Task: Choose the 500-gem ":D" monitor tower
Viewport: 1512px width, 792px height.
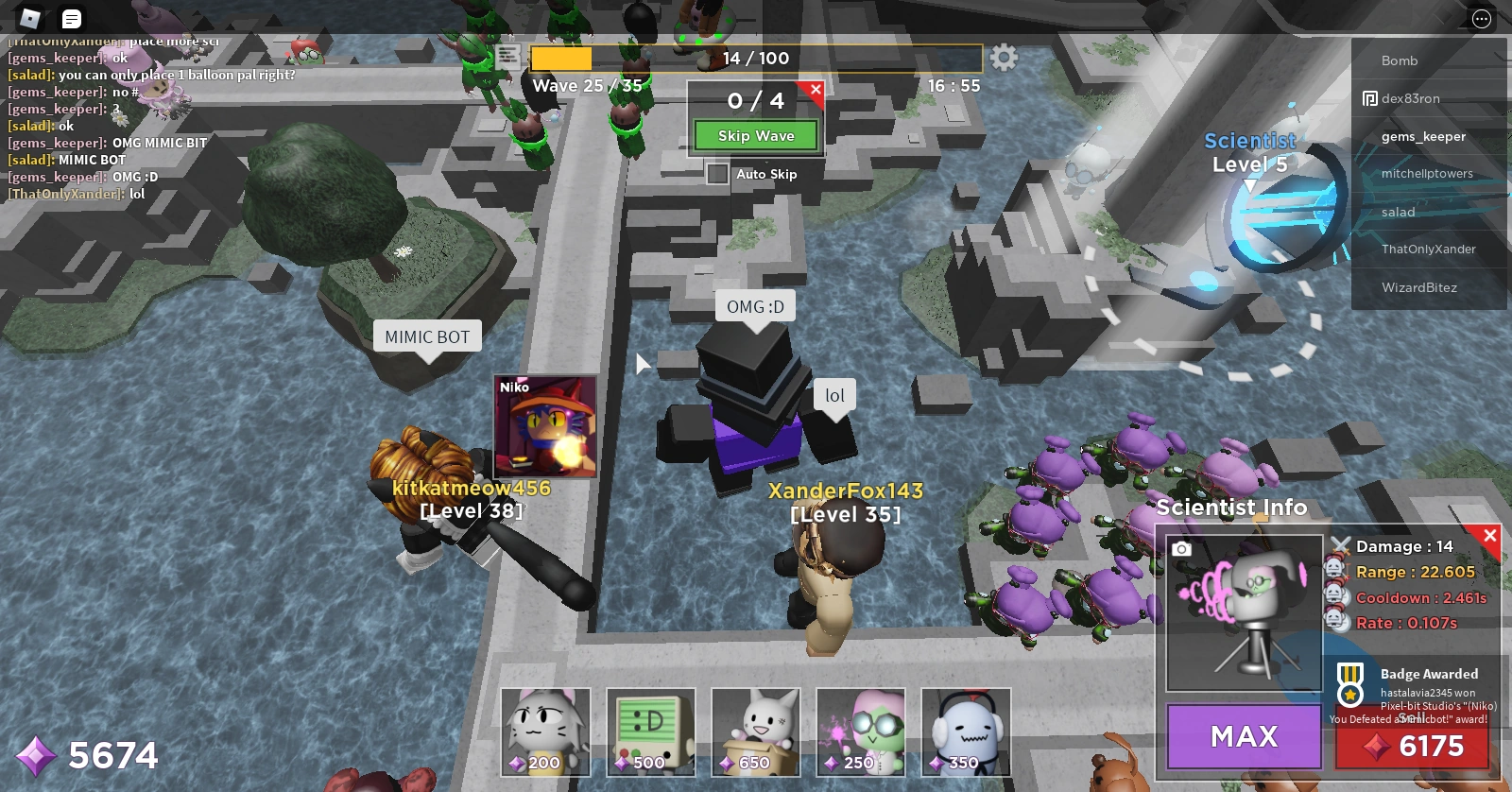Action: pyautogui.click(x=650, y=732)
